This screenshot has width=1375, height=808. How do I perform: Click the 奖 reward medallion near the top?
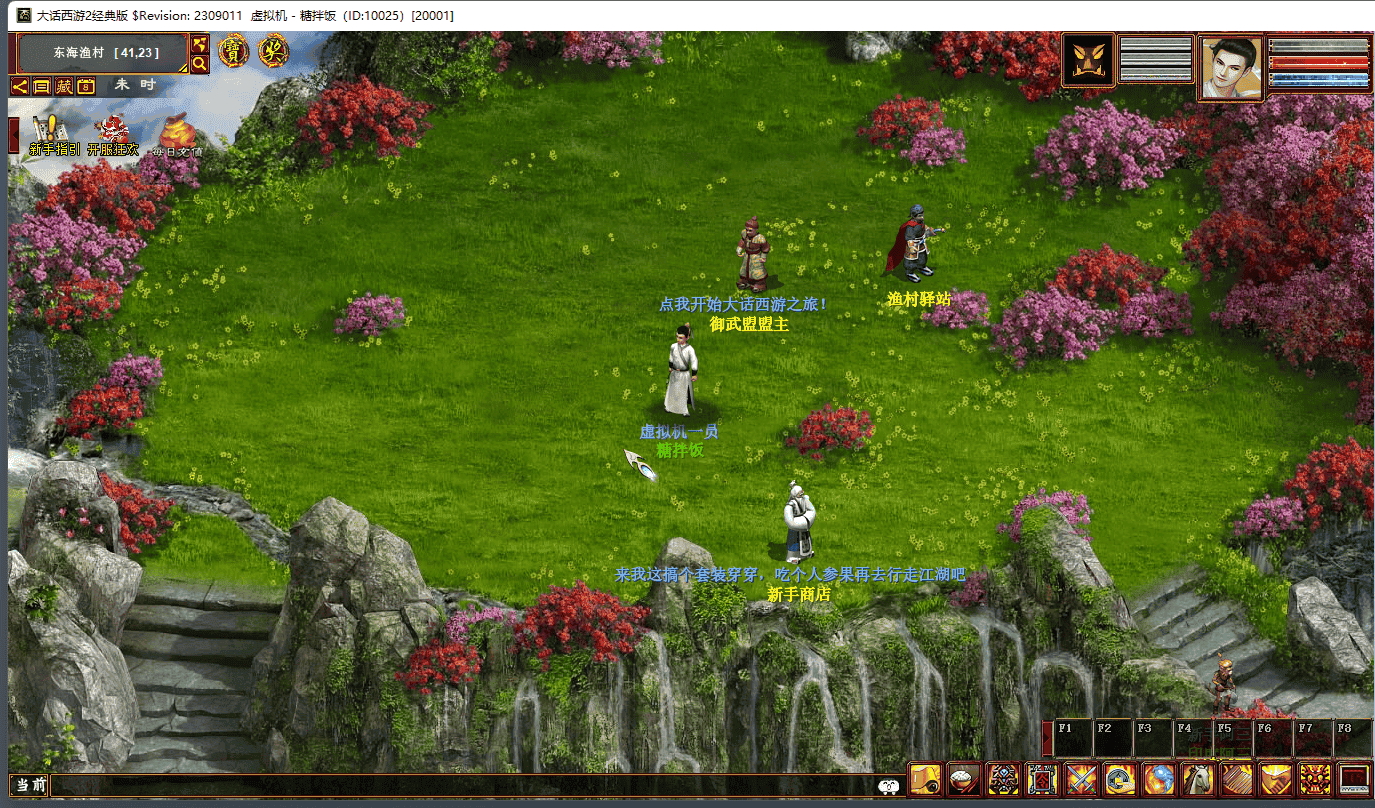pos(273,52)
